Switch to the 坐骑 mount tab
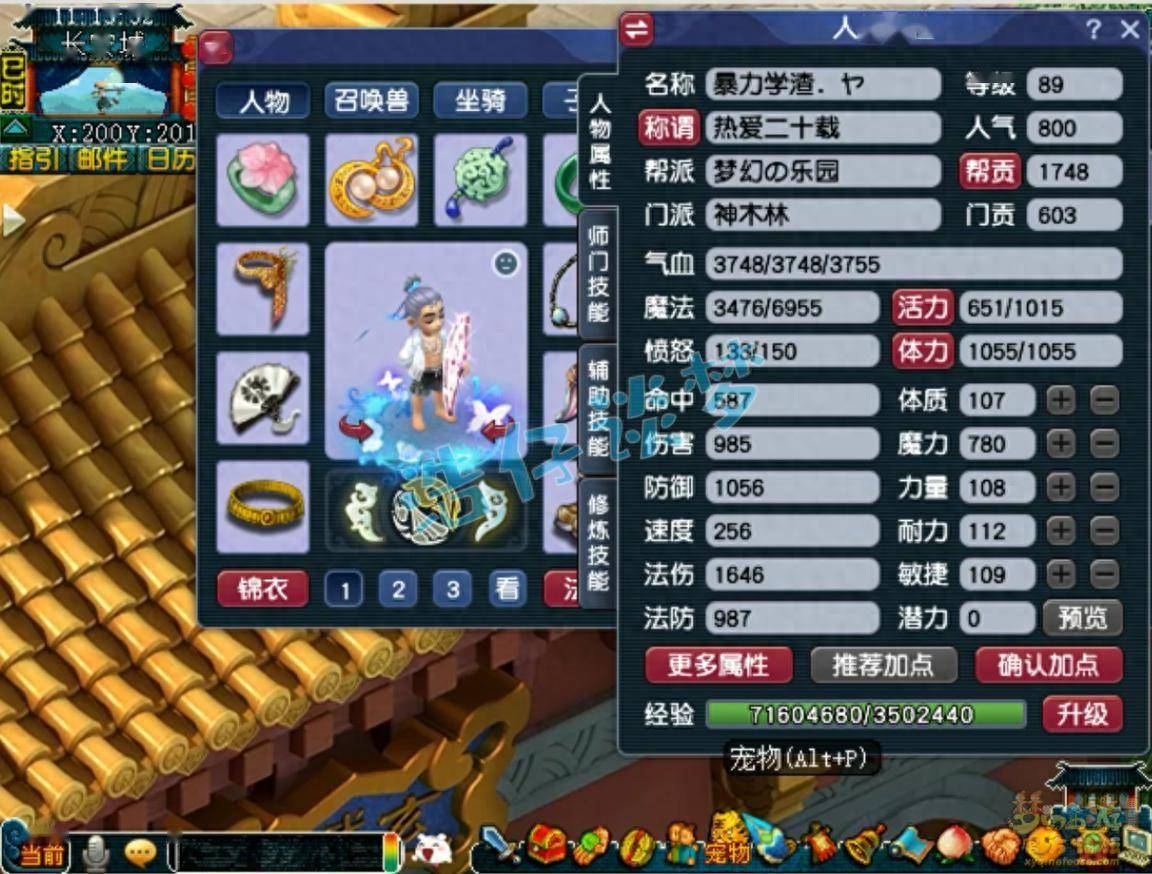Viewport: 1152px width, 874px height. (x=481, y=101)
